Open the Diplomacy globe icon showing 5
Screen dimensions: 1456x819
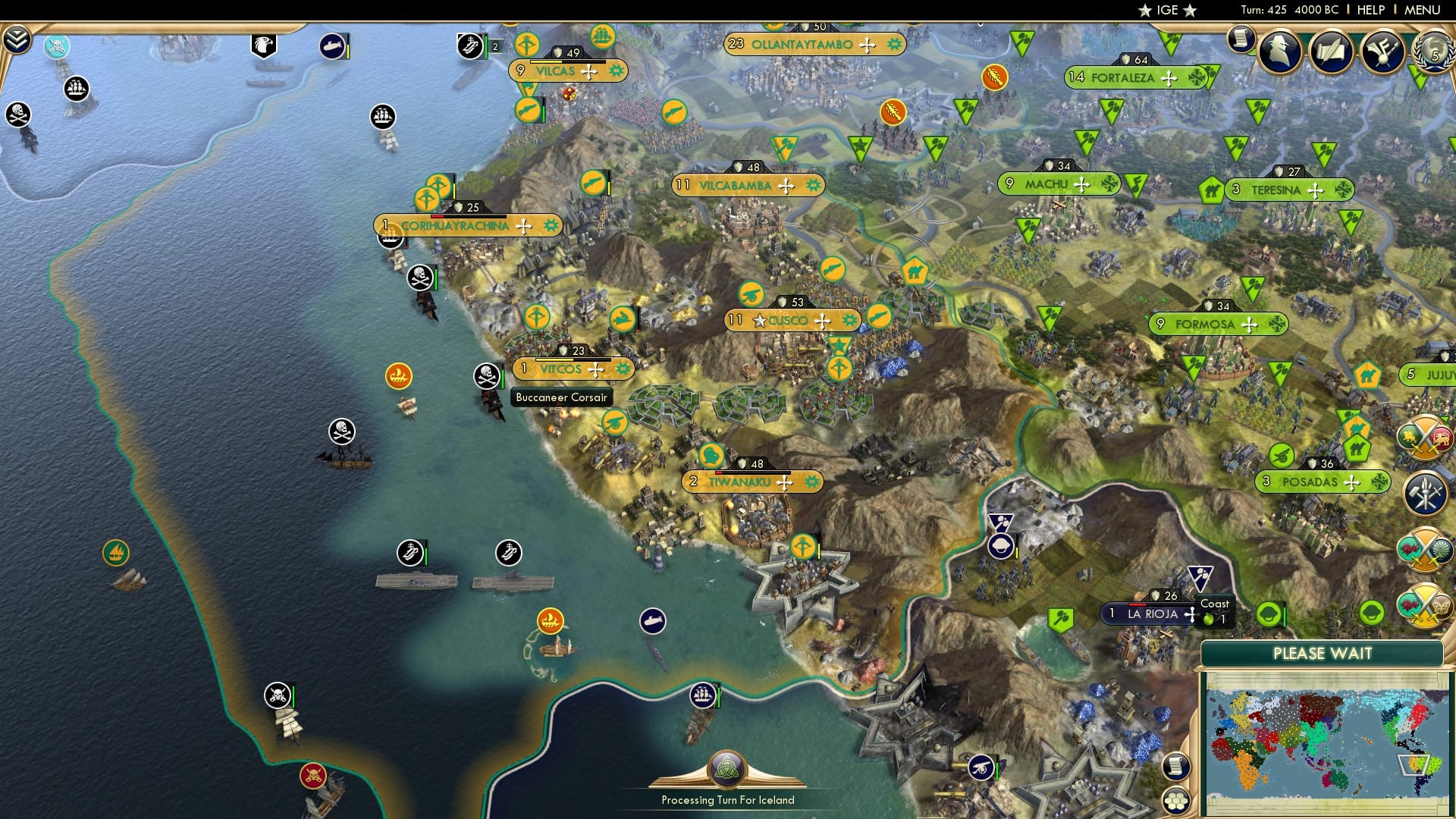coord(1436,52)
